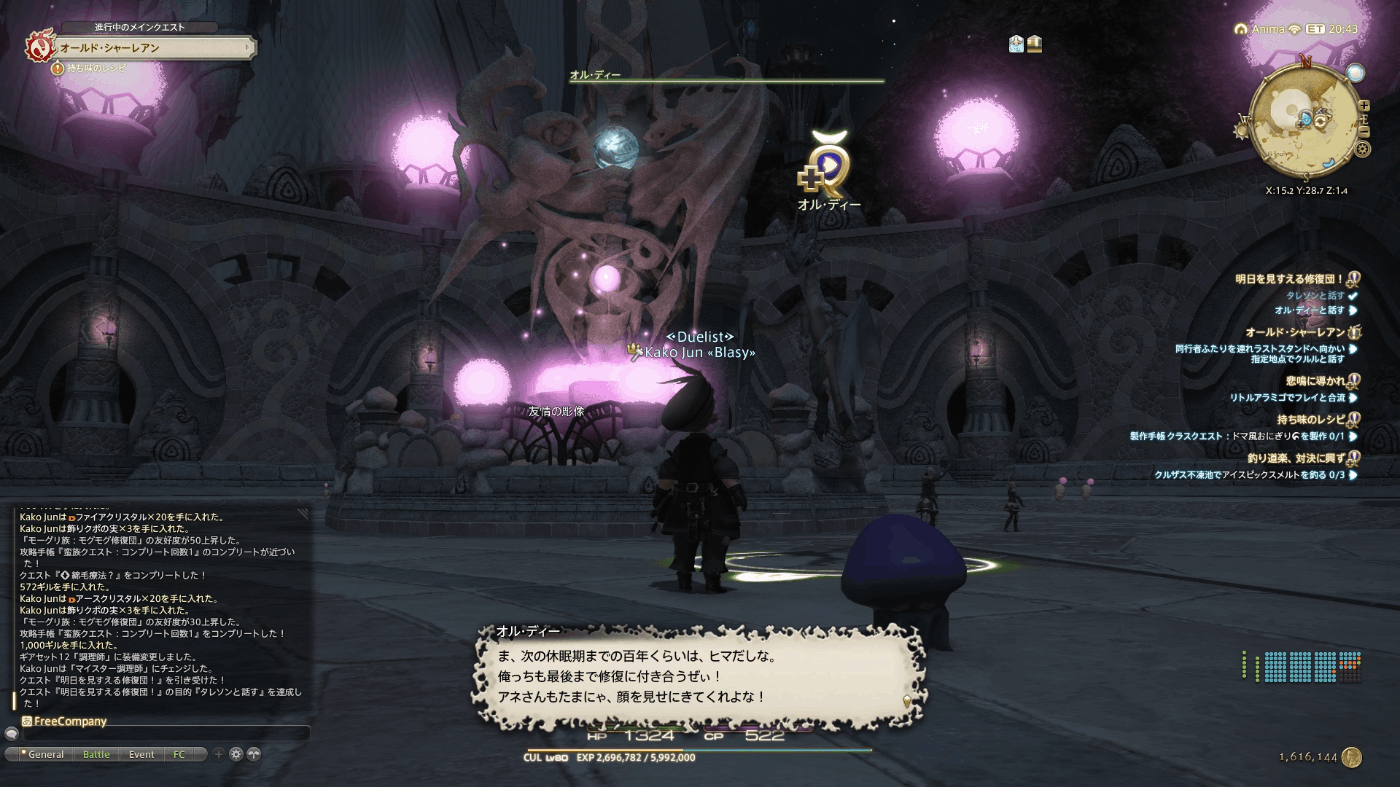Zoom out the minimap
Screen dimensions: 1400x787
pyautogui.click(x=1364, y=132)
